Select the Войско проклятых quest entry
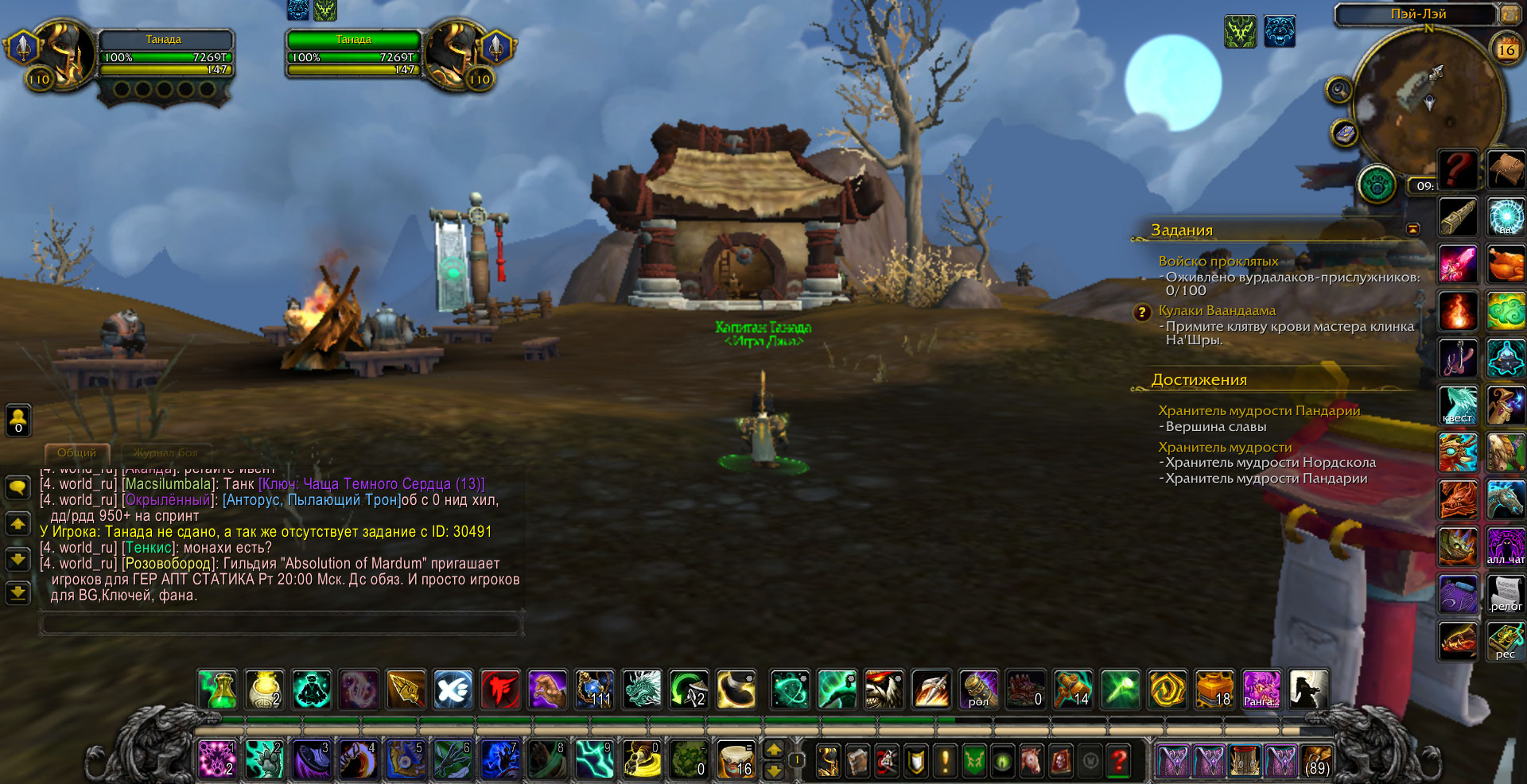Image resolution: width=1527 pixels, height=784 pixels. [1218, 261]
